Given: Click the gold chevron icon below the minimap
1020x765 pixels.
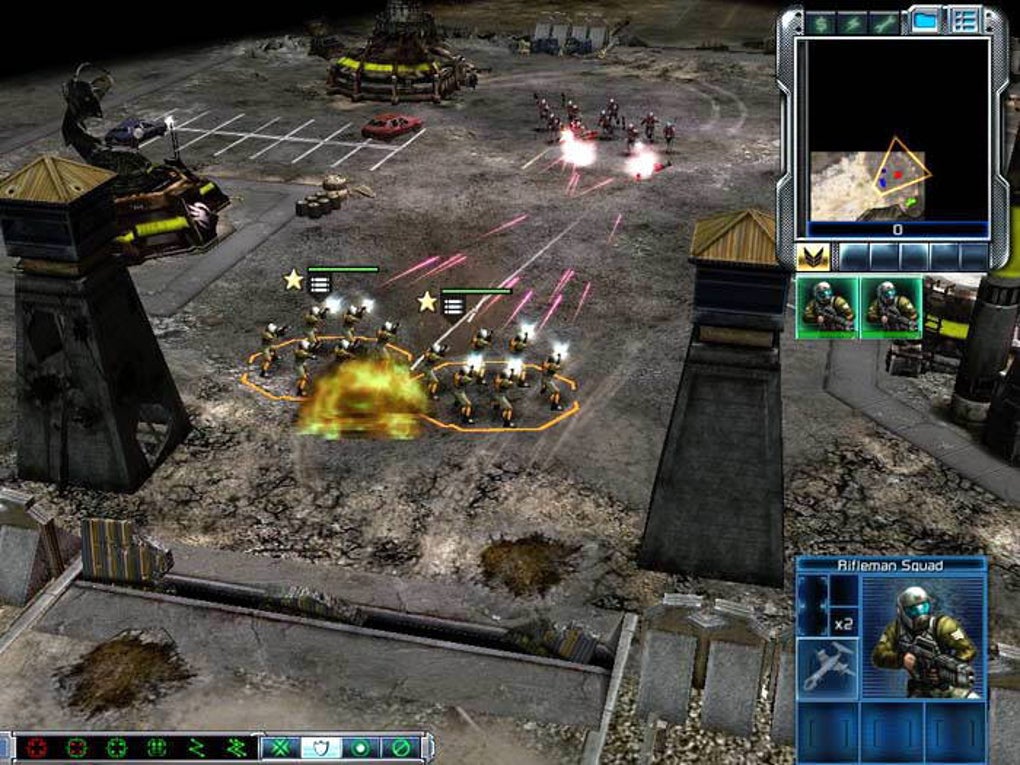Looking at the screenshot, I should 812,258.
